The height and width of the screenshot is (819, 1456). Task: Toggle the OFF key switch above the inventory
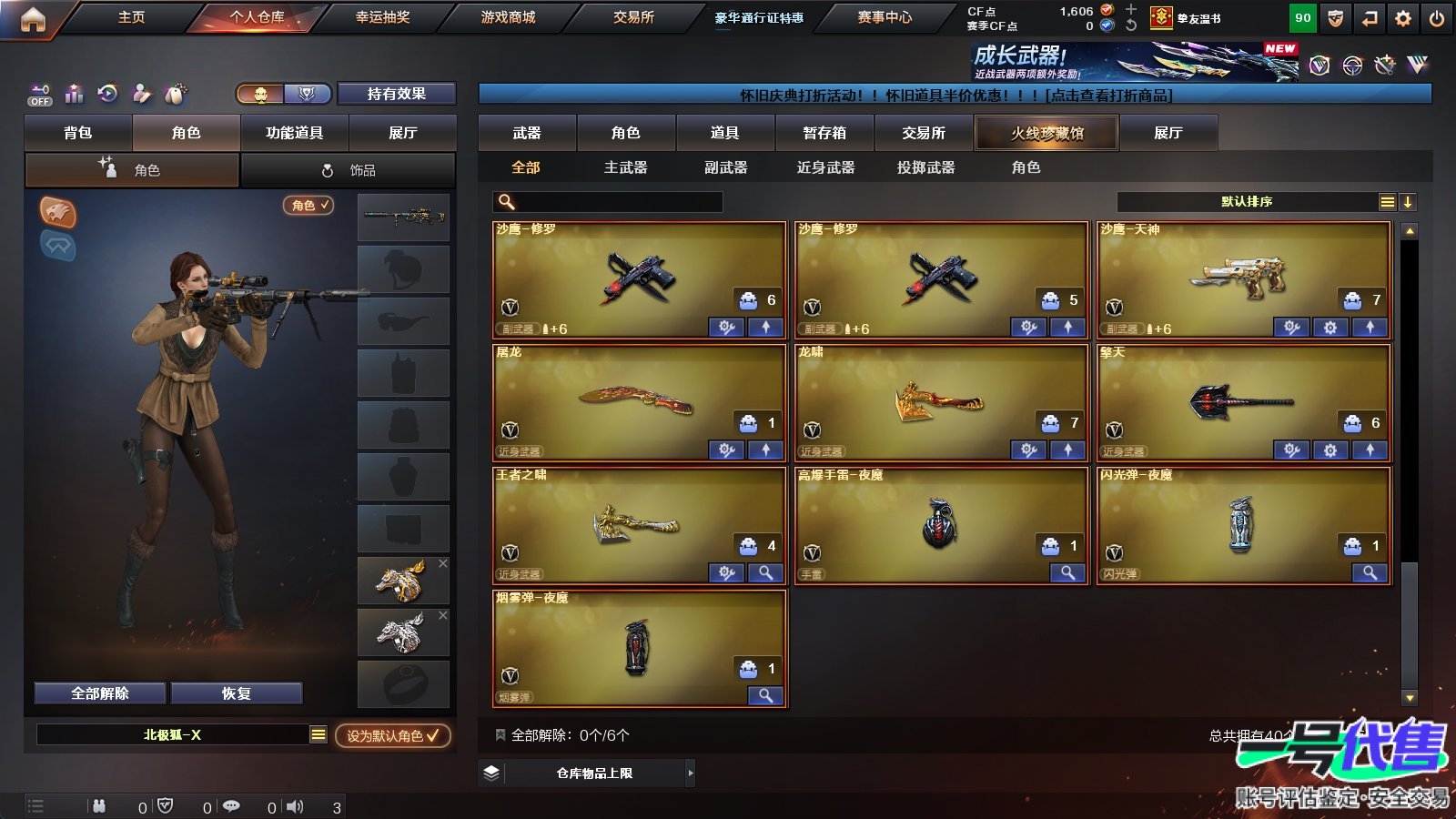click(38, 95)
